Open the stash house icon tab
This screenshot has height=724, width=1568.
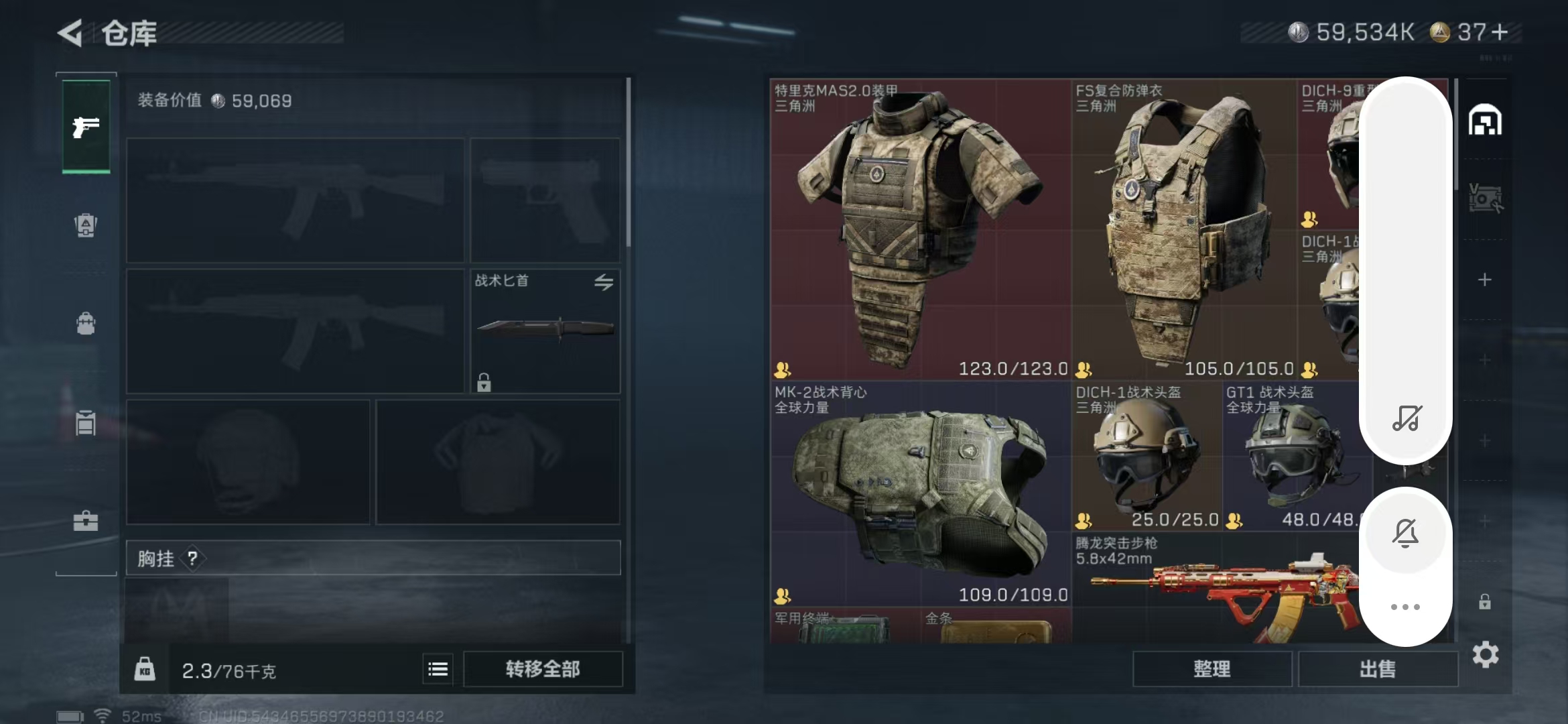coord(1485,121)
